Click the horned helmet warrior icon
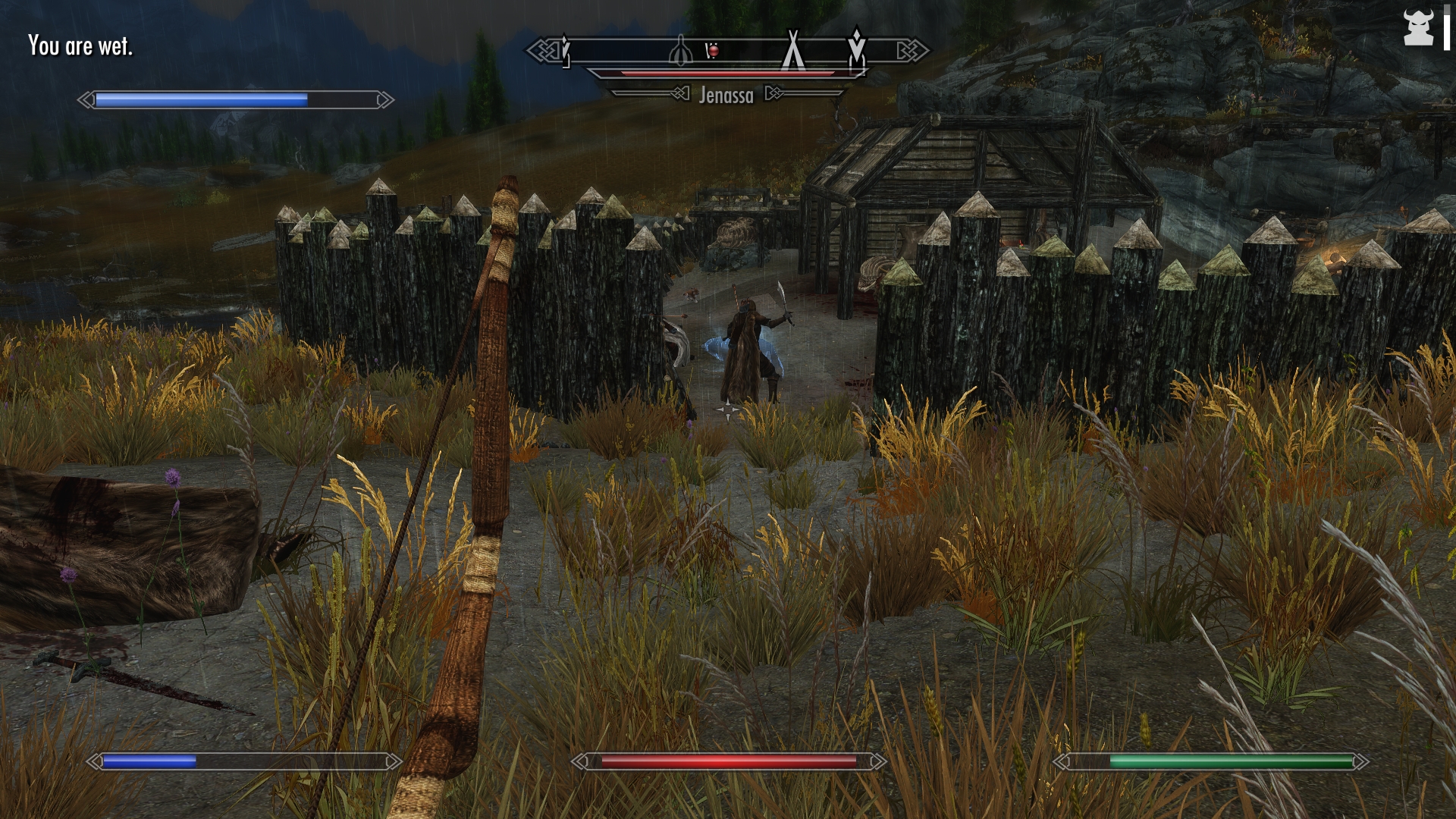This screenshot has width=1456, height=819. tap(1418, 28)
